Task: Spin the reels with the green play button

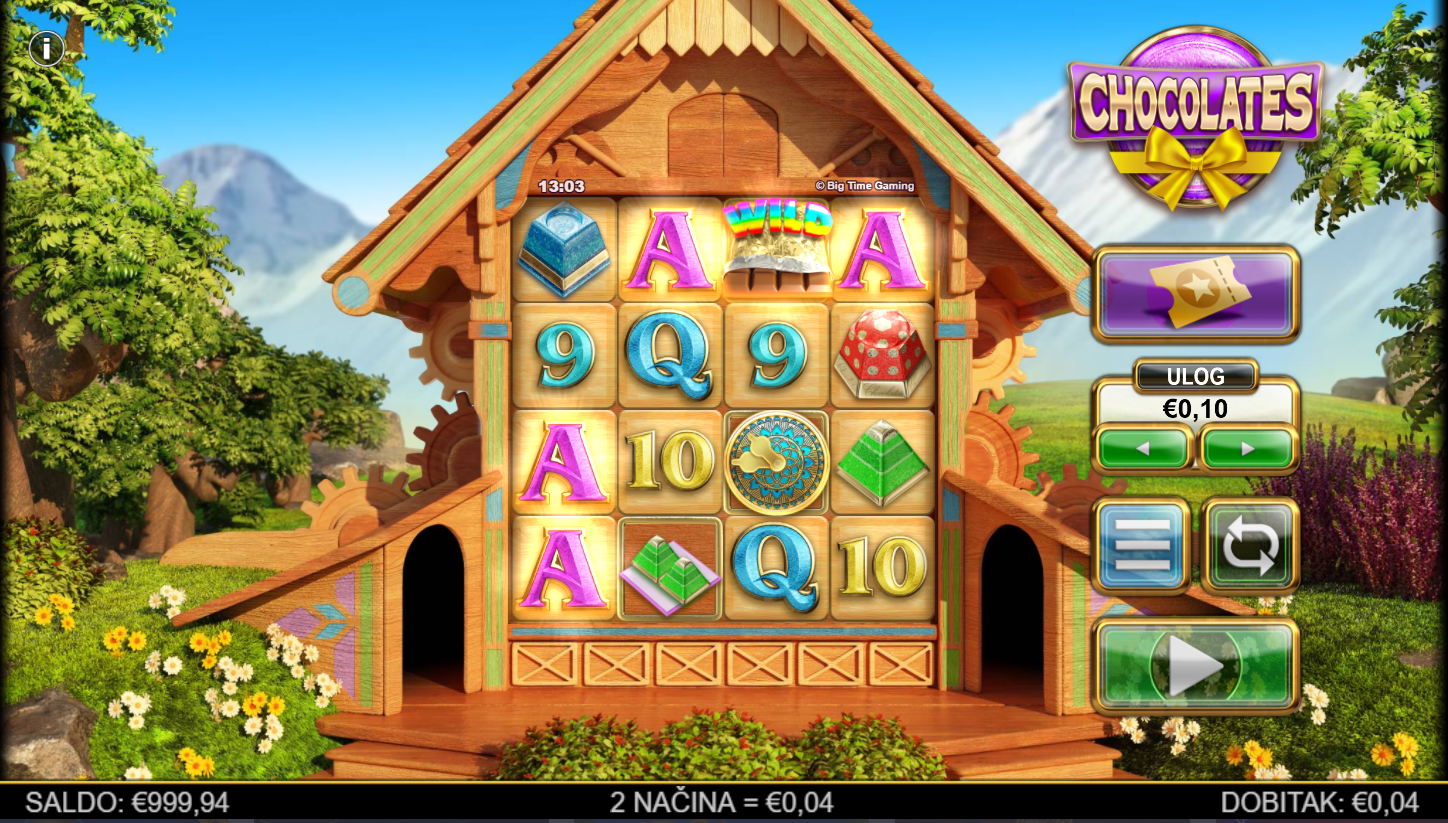Action: [1196, 665]
